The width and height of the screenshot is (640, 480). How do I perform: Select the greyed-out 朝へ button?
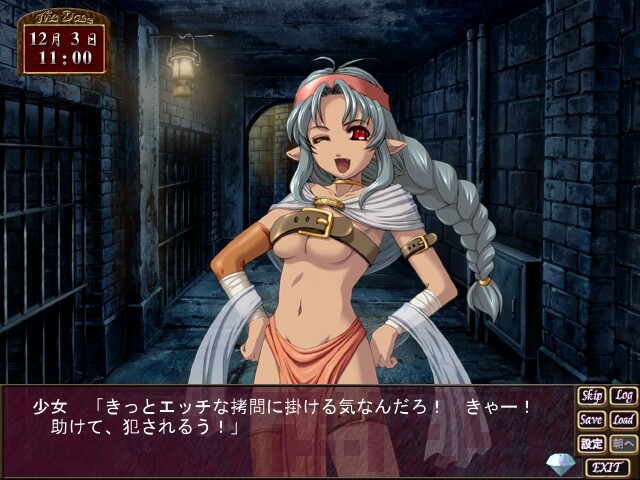point(623,444)
